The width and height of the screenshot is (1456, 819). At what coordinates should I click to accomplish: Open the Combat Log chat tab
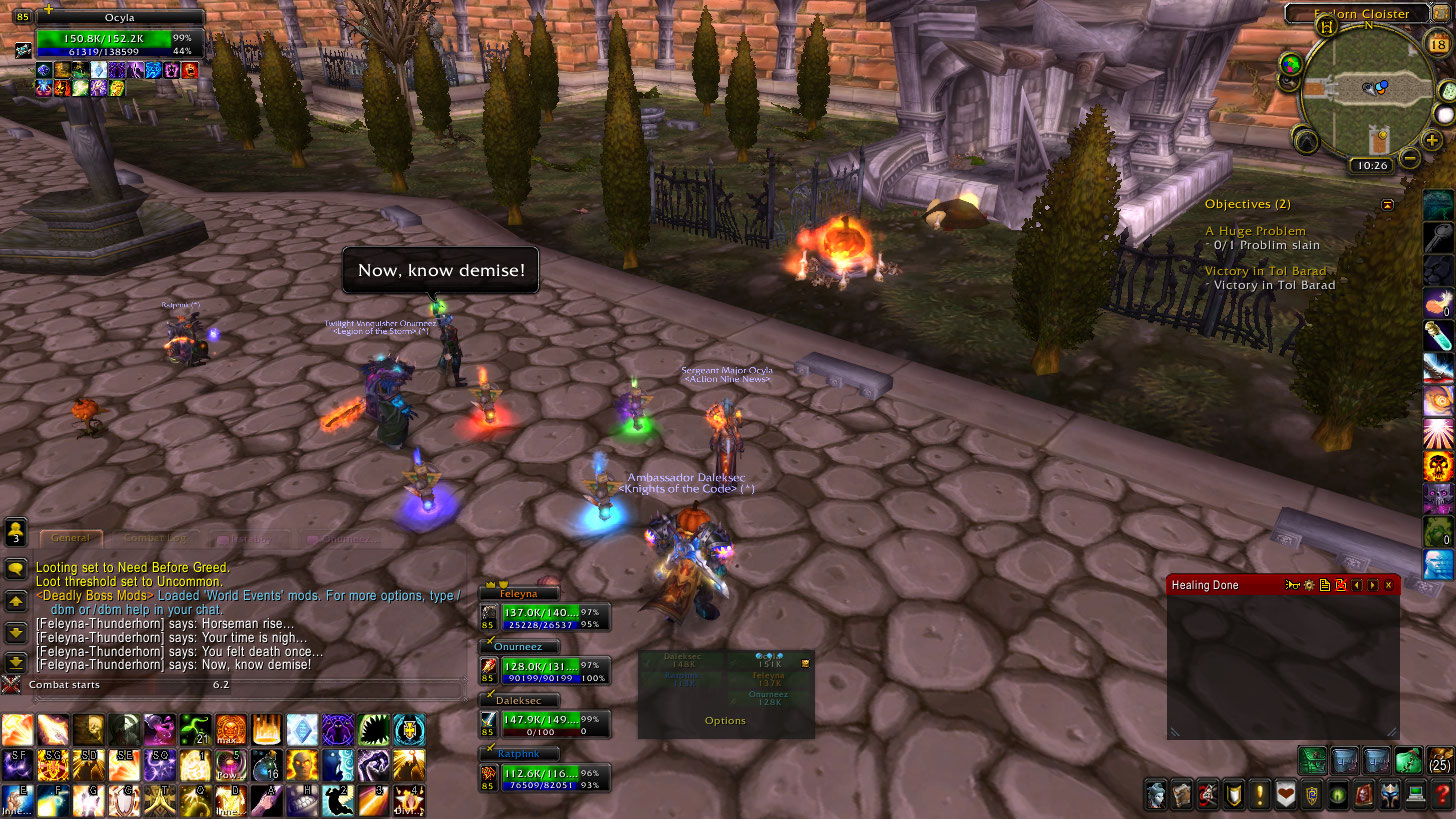pyautogui.click(x=154, y=538)
